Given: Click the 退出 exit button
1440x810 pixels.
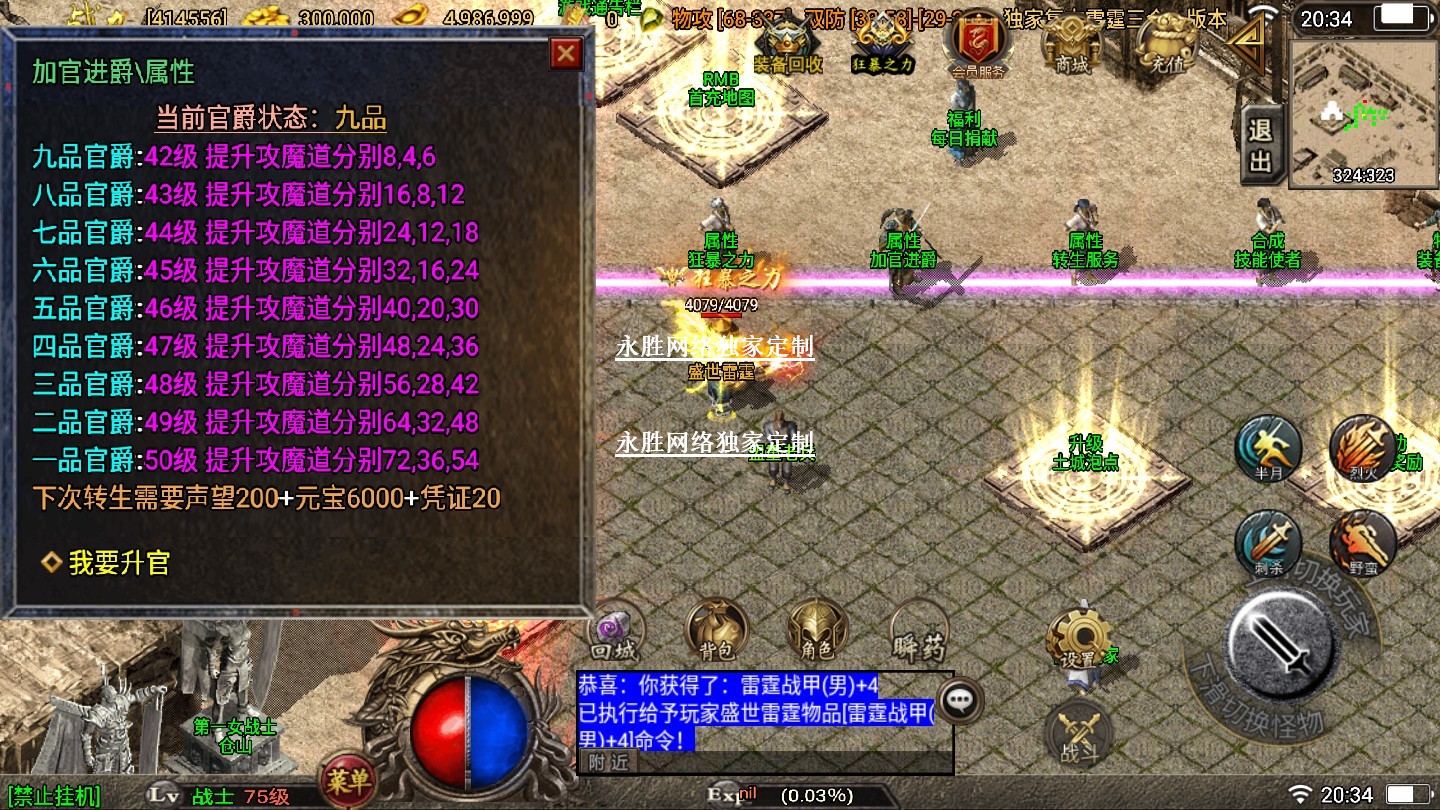Looking at the screenshot, I should [1260, 146].
